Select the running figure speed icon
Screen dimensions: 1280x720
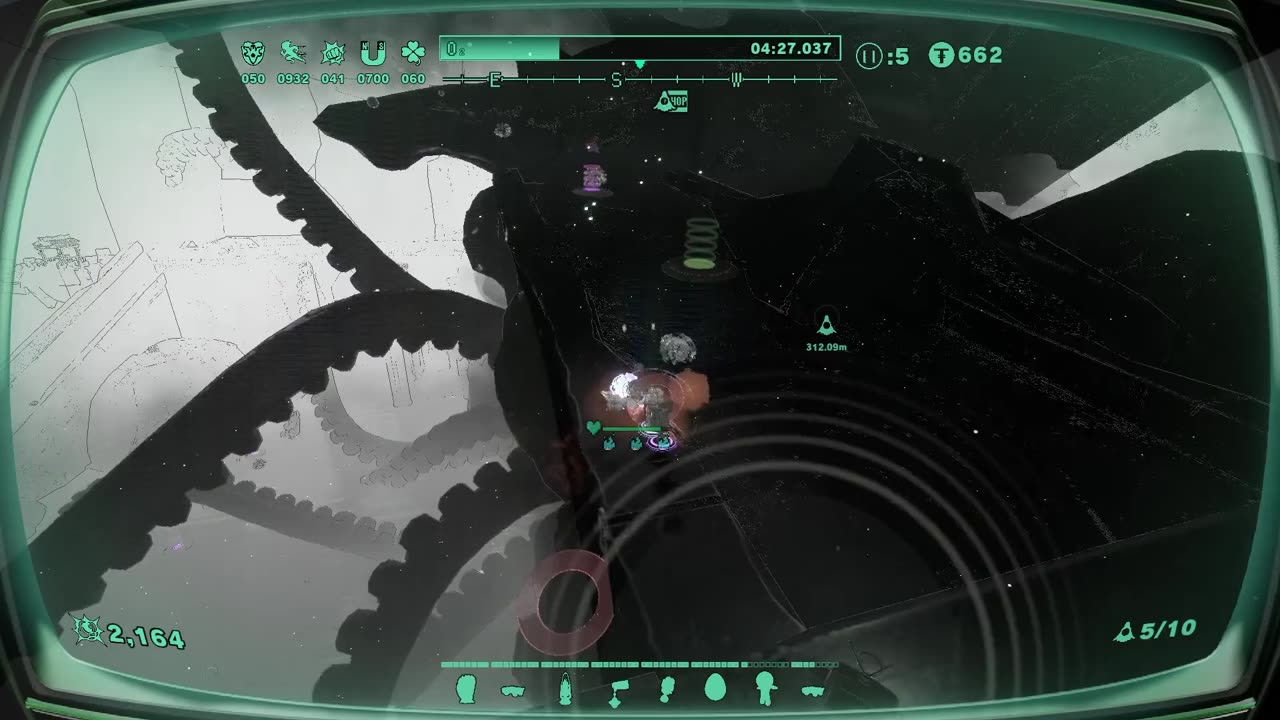pos(293,53)
